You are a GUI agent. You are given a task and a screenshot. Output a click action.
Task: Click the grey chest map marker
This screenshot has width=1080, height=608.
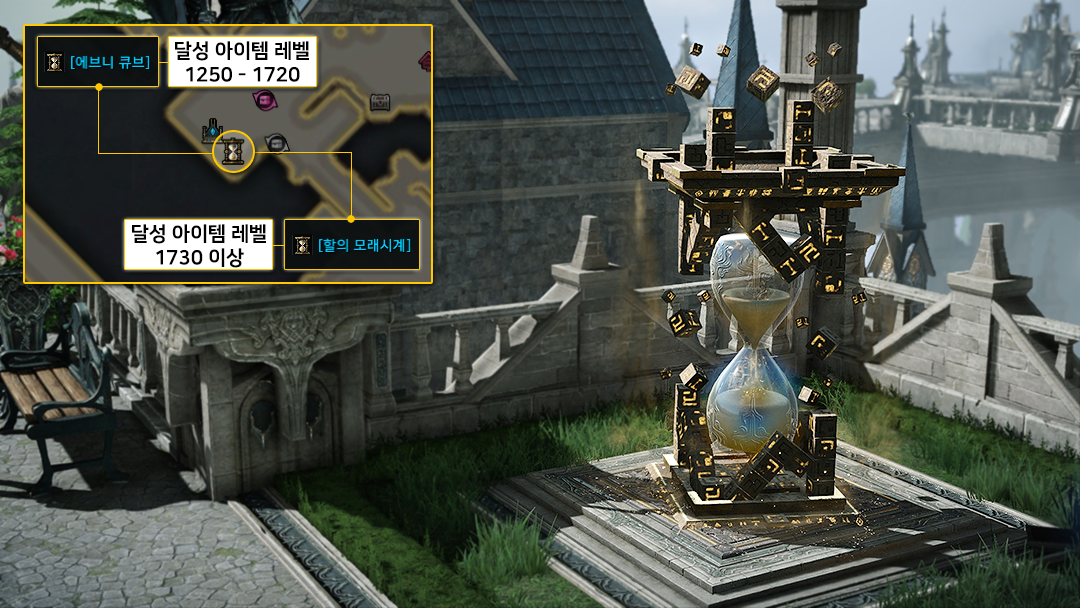[x=380, y=101]
